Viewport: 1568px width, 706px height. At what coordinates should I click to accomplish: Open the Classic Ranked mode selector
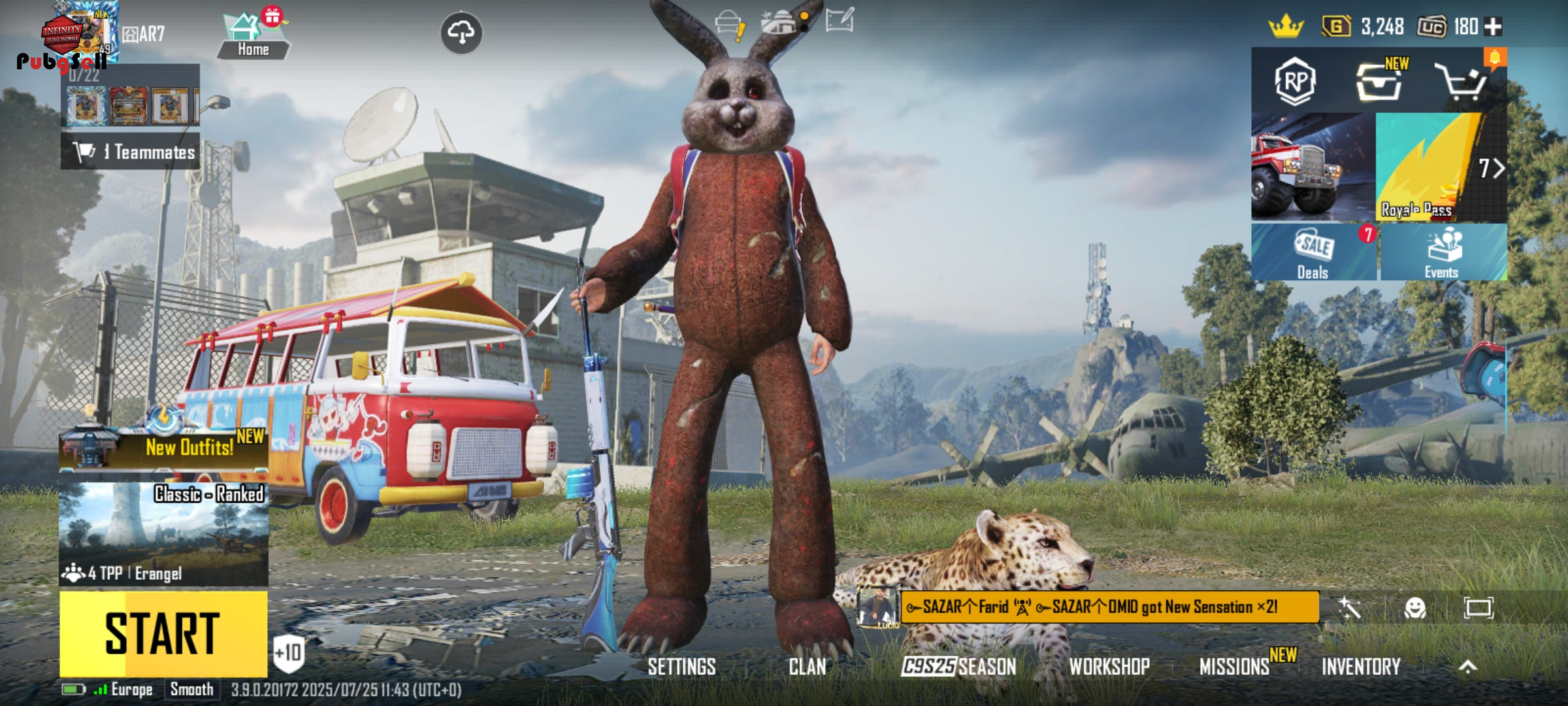[x=163, y=533]
